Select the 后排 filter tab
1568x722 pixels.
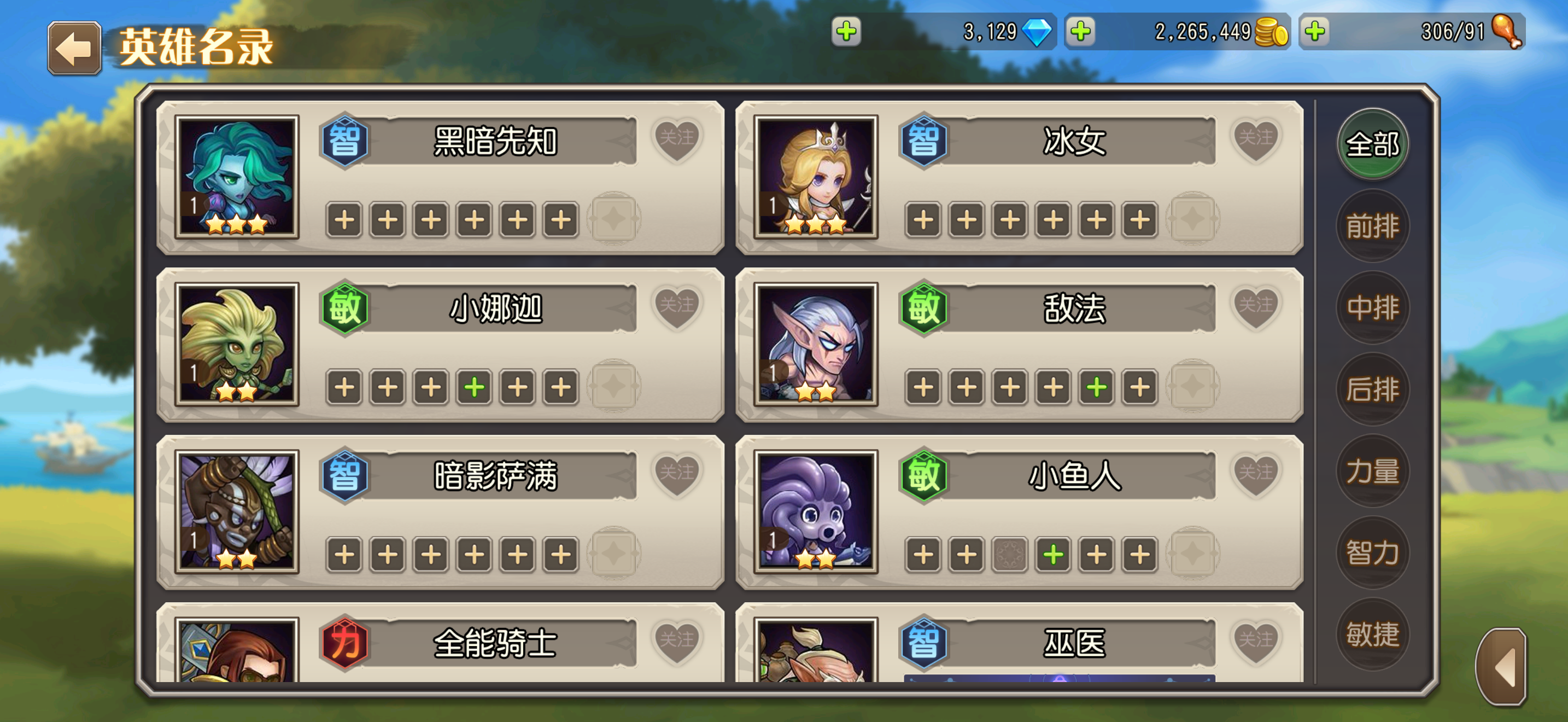(x=1373, y=389)
